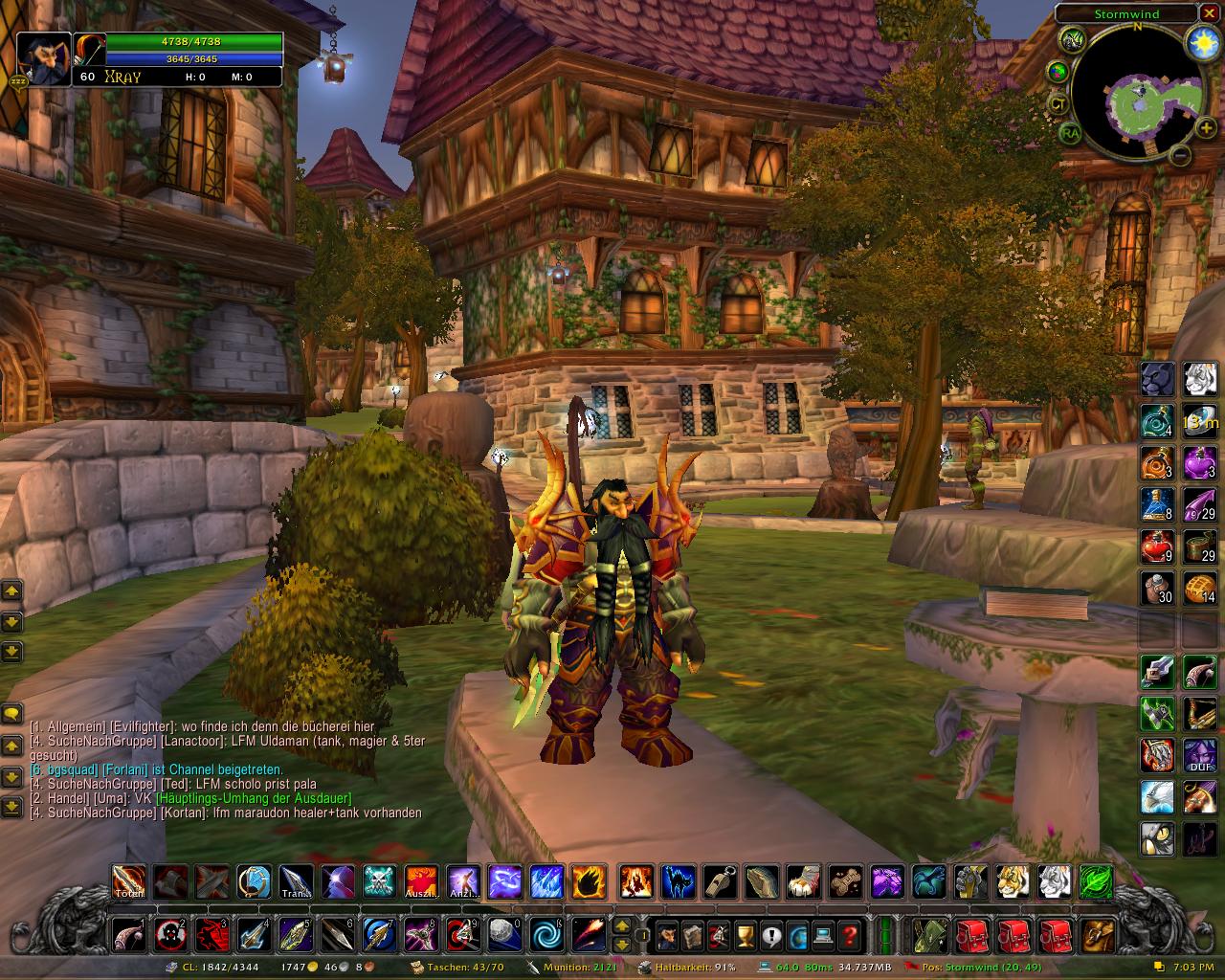Zoom out on the minimap
The width and height of the screenshot is (1225, 980).
1180,154
